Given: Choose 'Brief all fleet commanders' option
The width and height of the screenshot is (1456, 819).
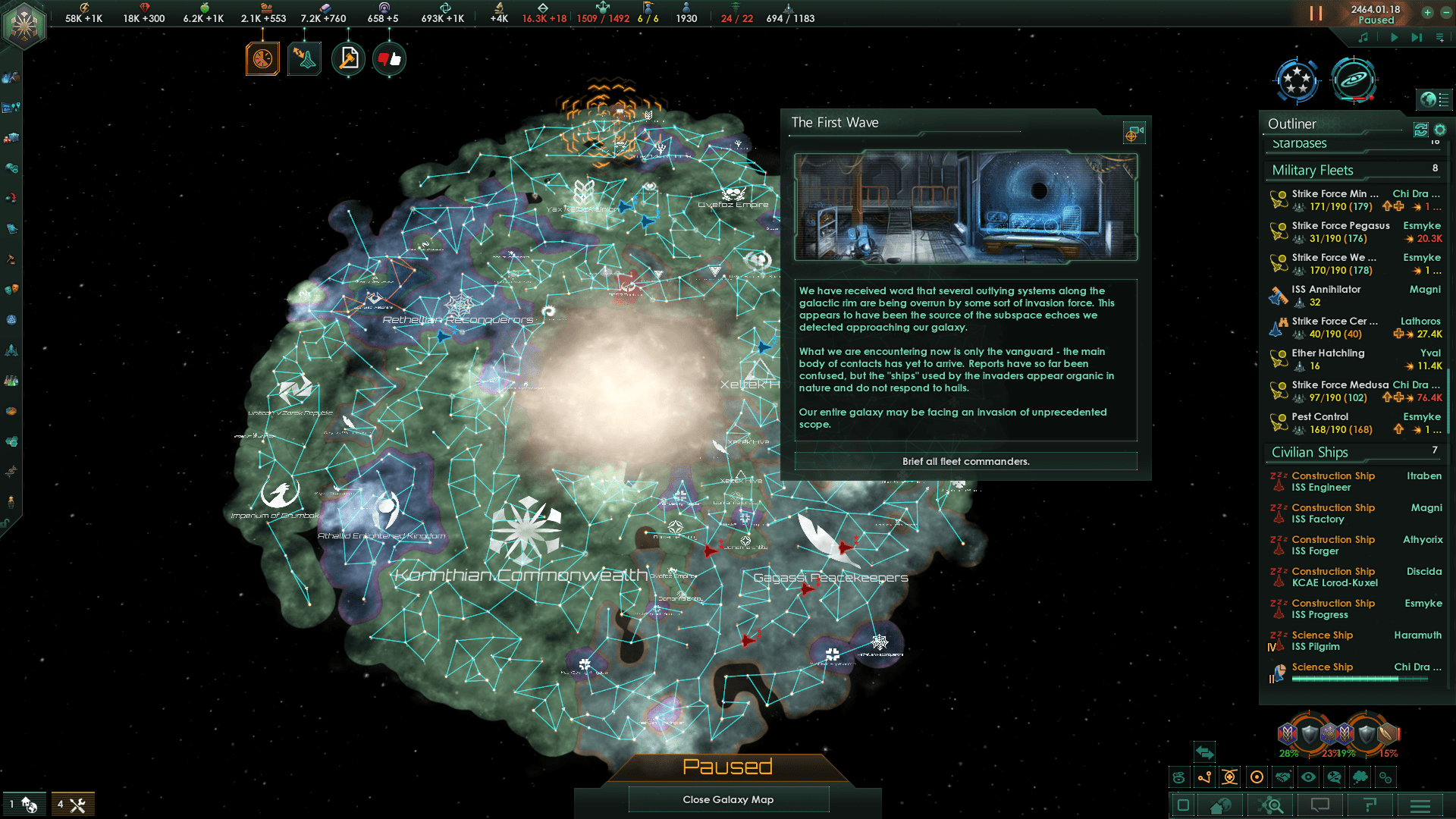Looking at the screenshot, I should coord(965,461).
